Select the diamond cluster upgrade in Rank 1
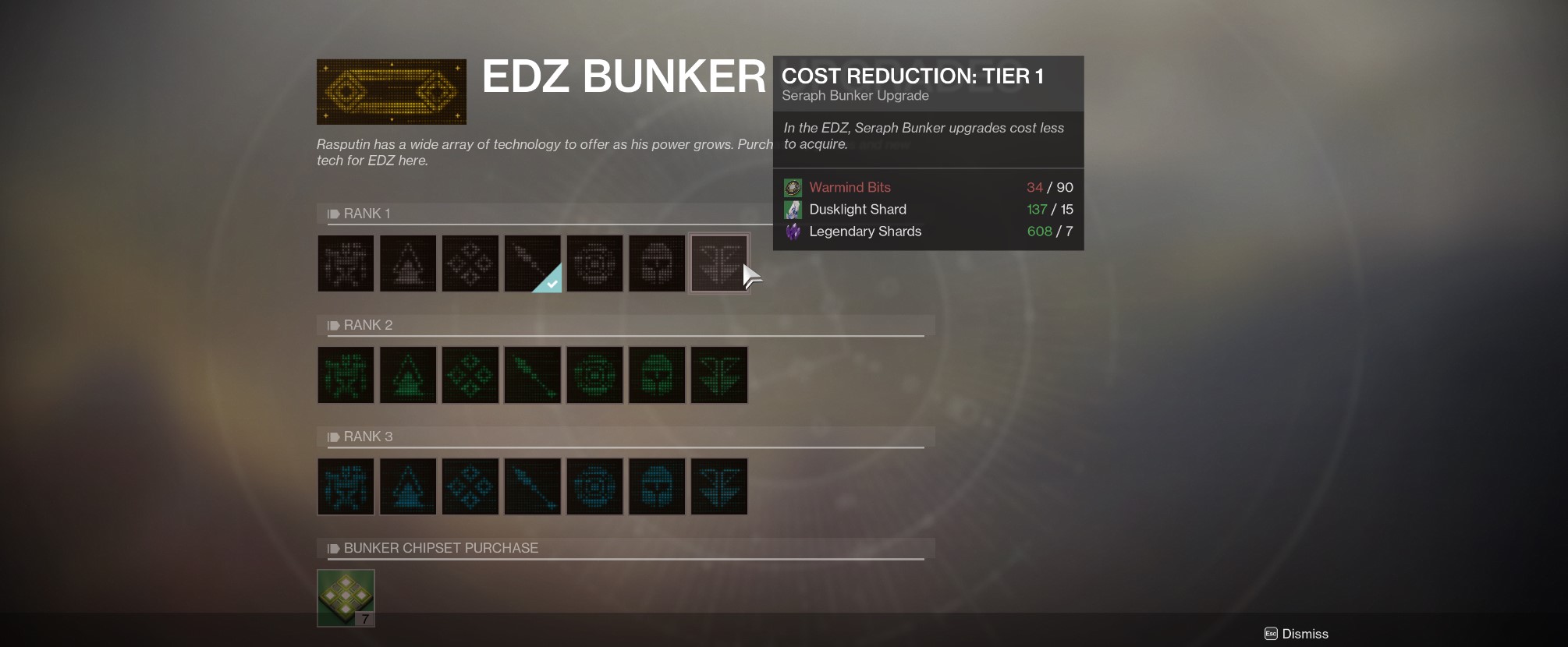Viewport: 1568px width, 647px height. pyautogui.click(x=470, y=263)
